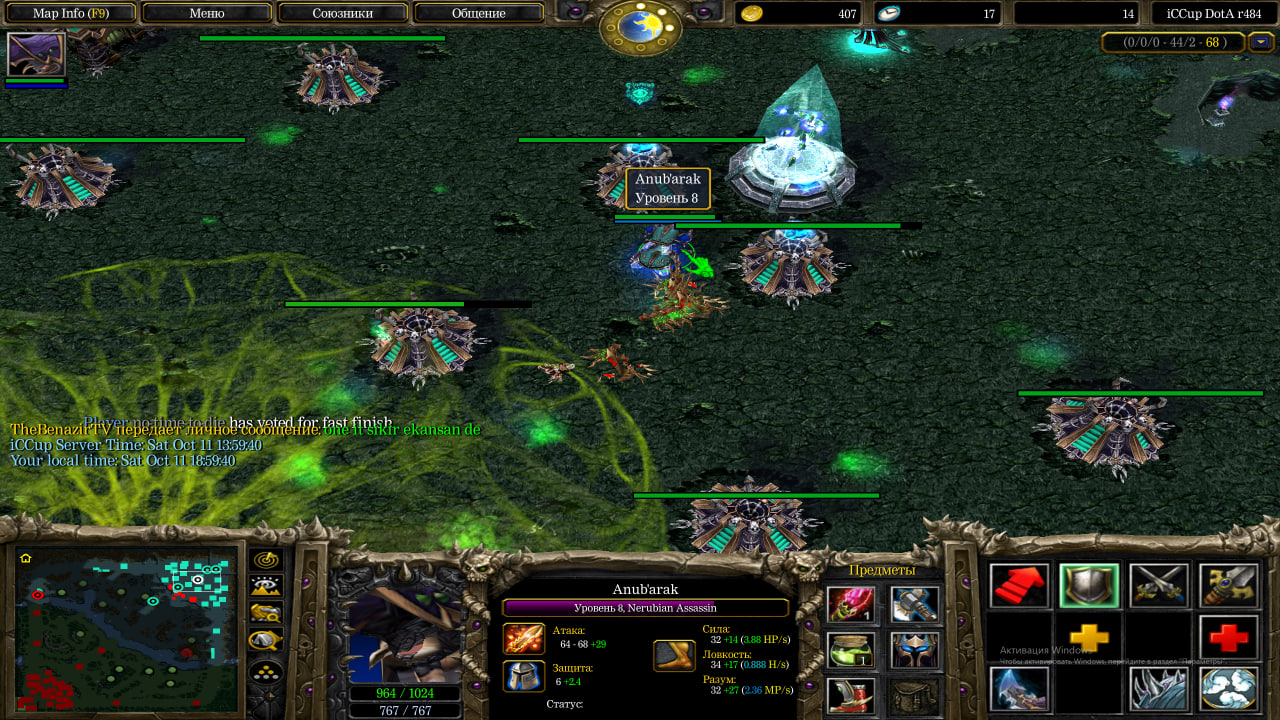This screenshot has height=720, width=1280.
Task: Expand the scoreboard dropdown arrow
Action: pos(1260,42)
